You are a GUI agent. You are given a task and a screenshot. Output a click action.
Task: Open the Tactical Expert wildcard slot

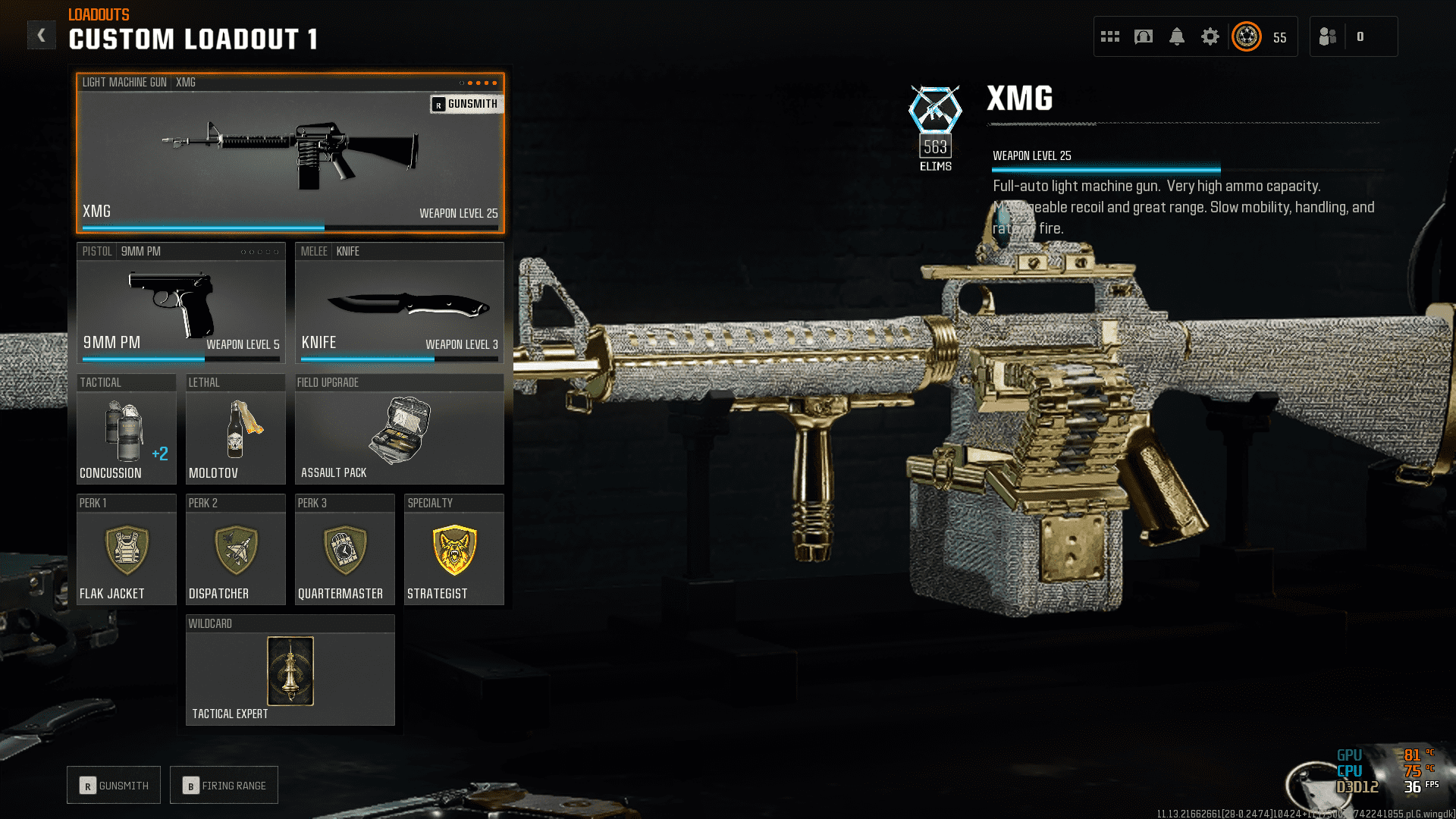point(290,671)
